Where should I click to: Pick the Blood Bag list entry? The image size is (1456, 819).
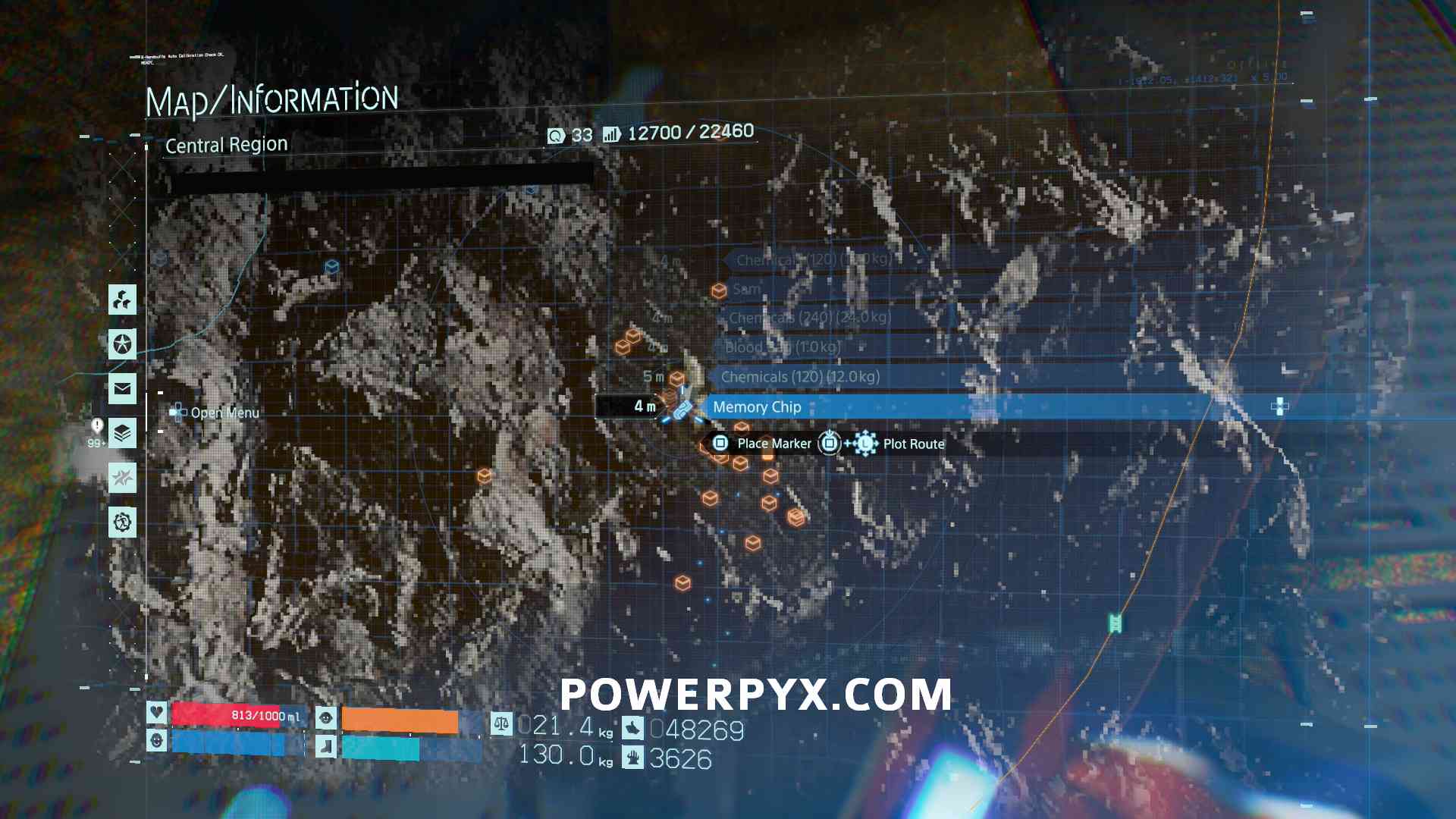pos(782,347)
